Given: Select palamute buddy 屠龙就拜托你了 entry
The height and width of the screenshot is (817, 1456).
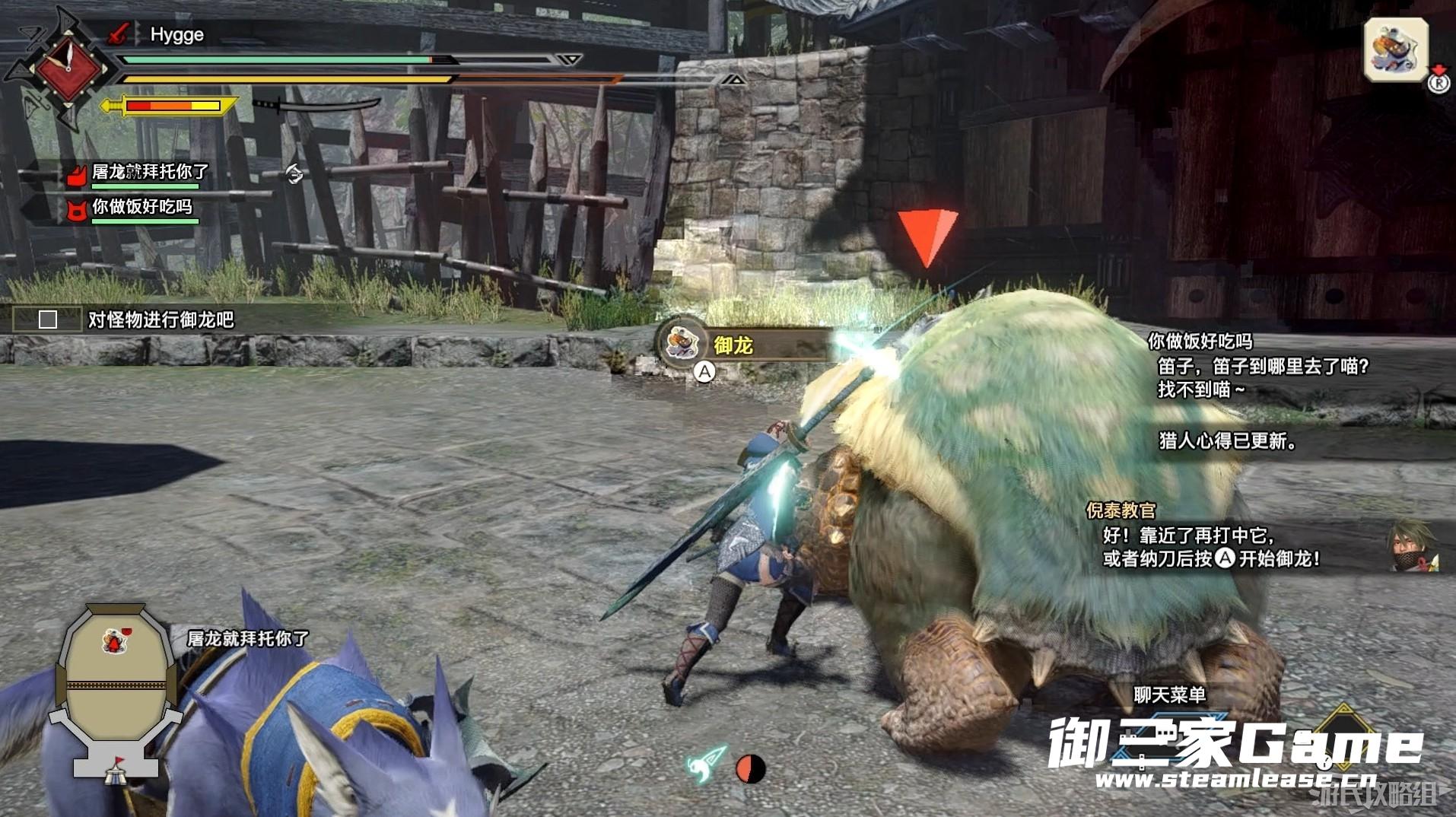Looking at the screenshot, I should coord(149,173).
